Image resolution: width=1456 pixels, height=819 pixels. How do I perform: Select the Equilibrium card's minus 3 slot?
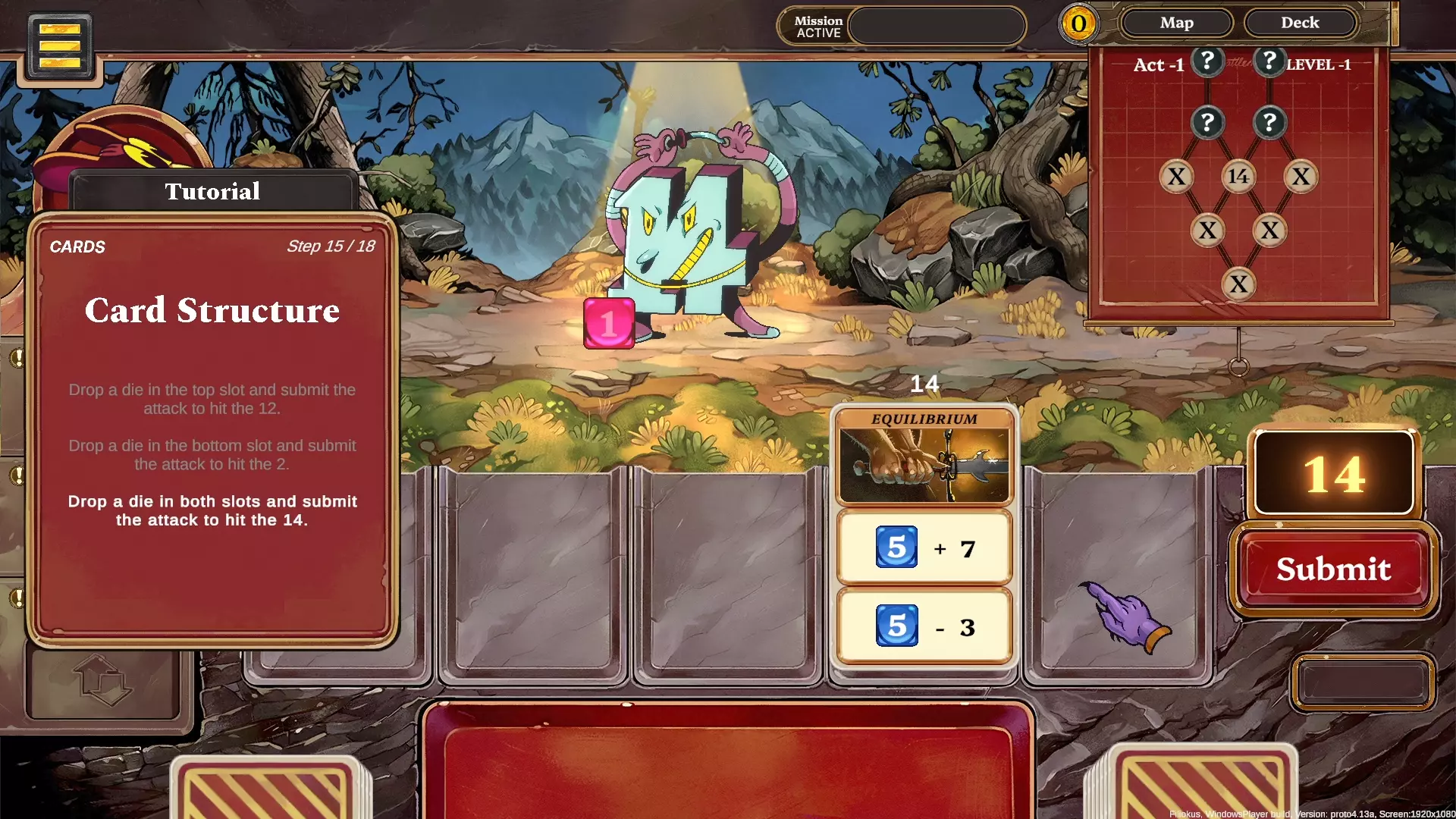(924, 626)
